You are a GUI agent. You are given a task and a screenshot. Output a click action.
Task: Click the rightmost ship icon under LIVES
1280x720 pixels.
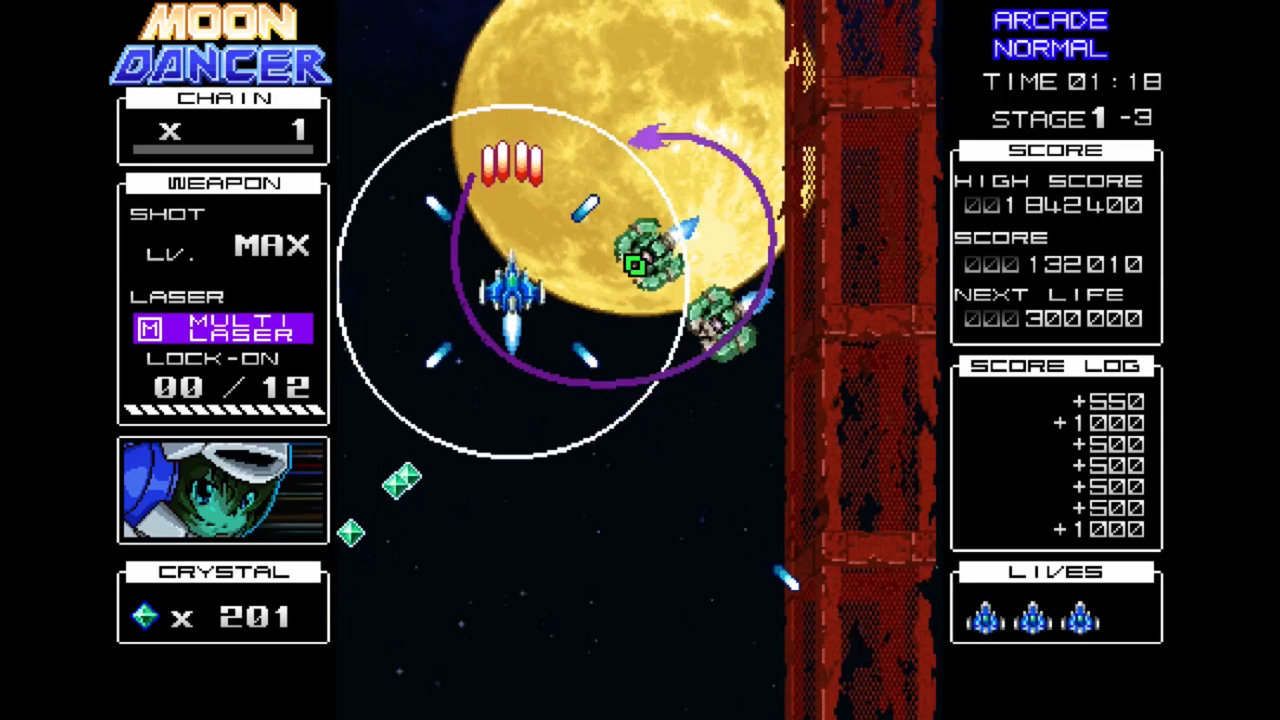click(1081, 620)
